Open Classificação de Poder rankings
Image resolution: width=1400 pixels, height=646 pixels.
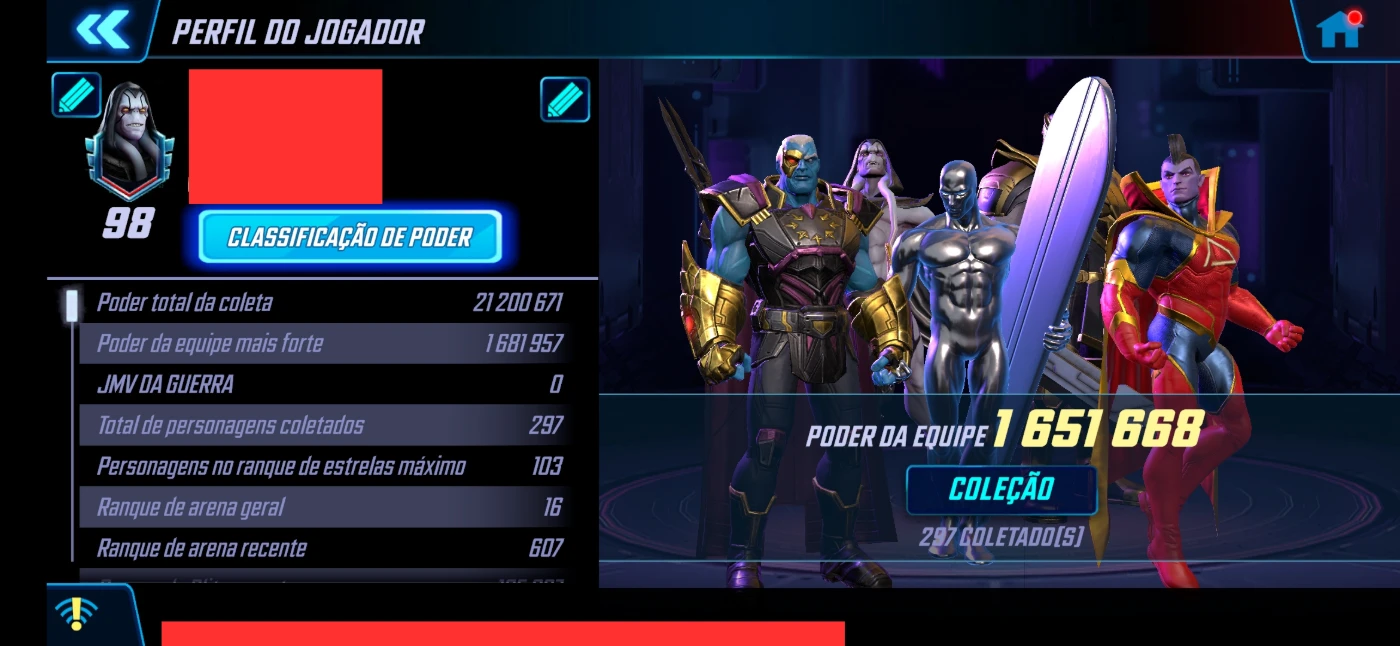tap(350, 237)
